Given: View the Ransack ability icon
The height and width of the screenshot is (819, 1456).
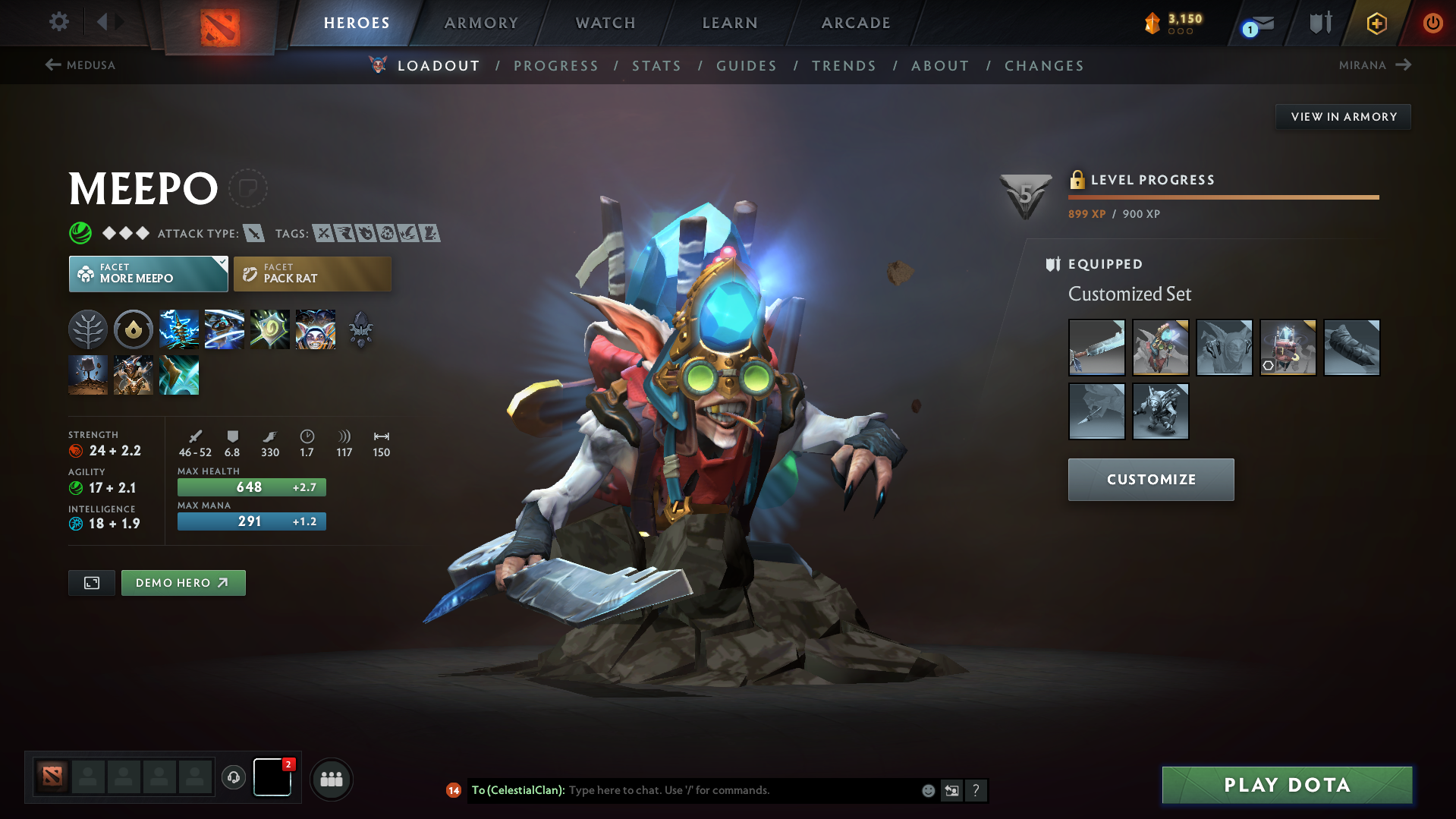Looking at the screenshot, I should click(270, 329).
